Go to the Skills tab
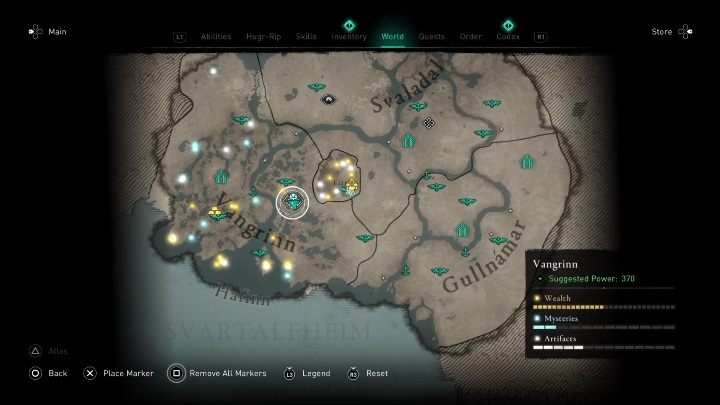The image size is (720, 405). click(x=307, y=36)
